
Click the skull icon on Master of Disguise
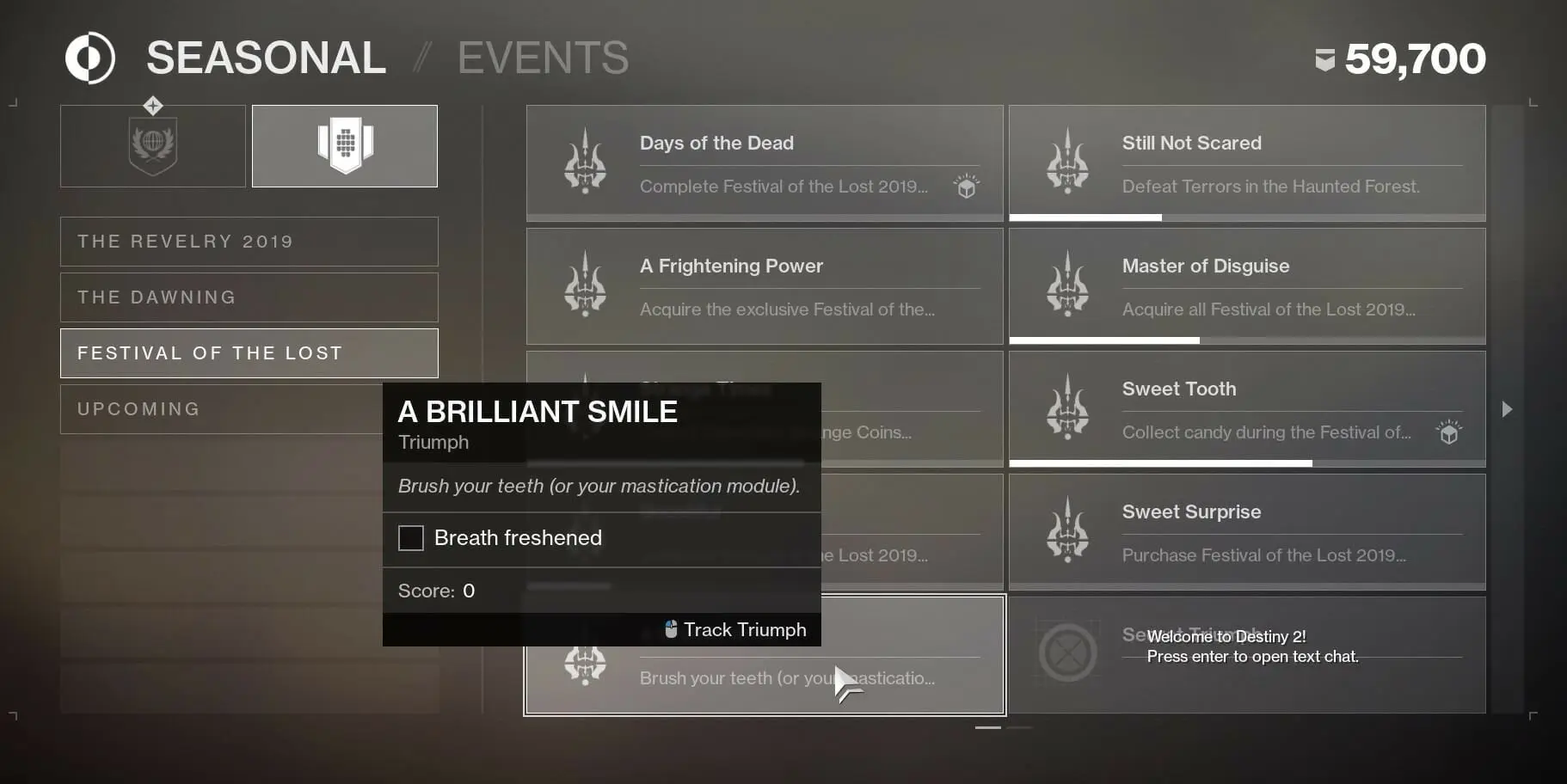tap(1069, 285)
